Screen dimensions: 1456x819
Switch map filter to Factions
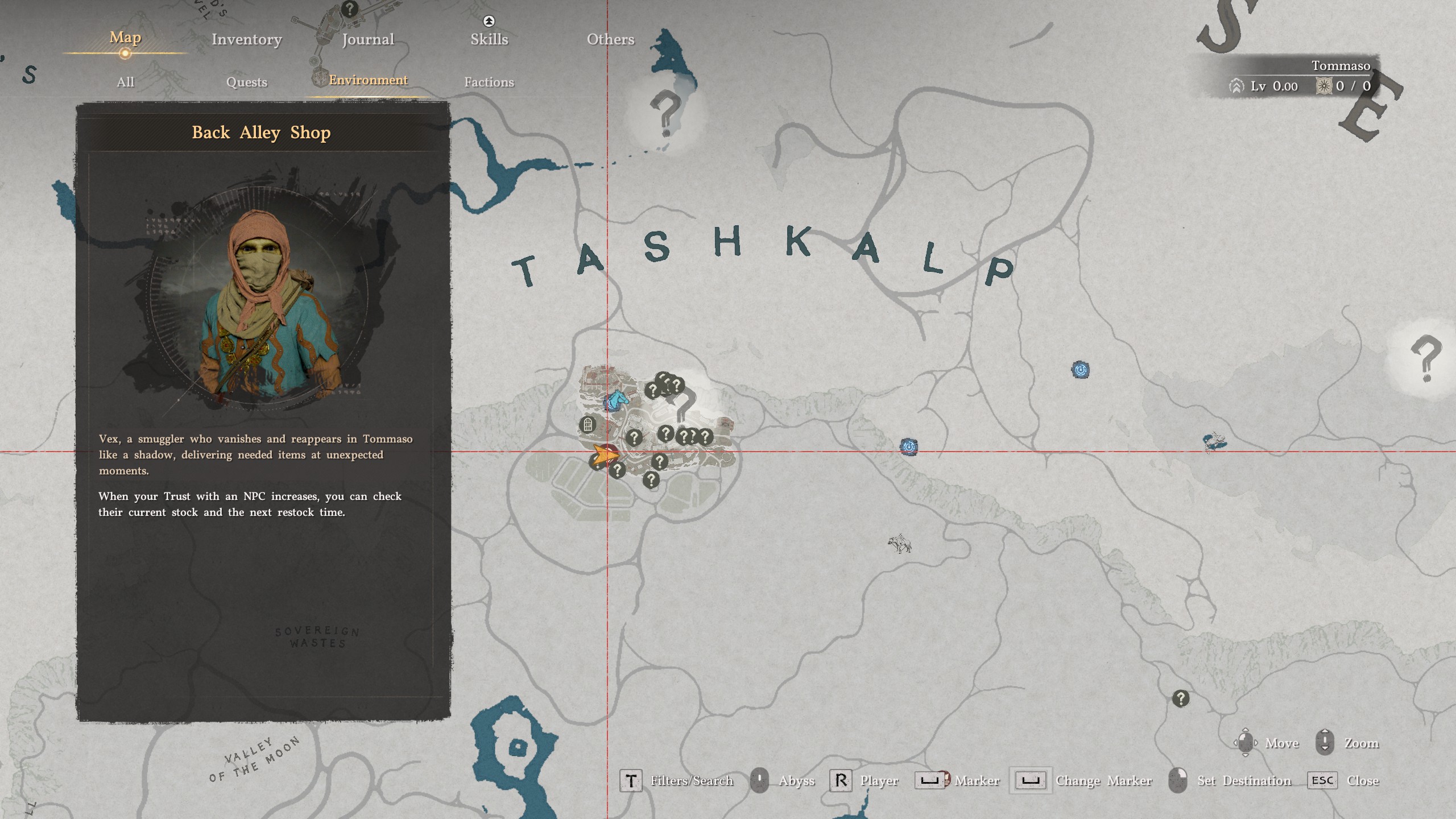489,82
